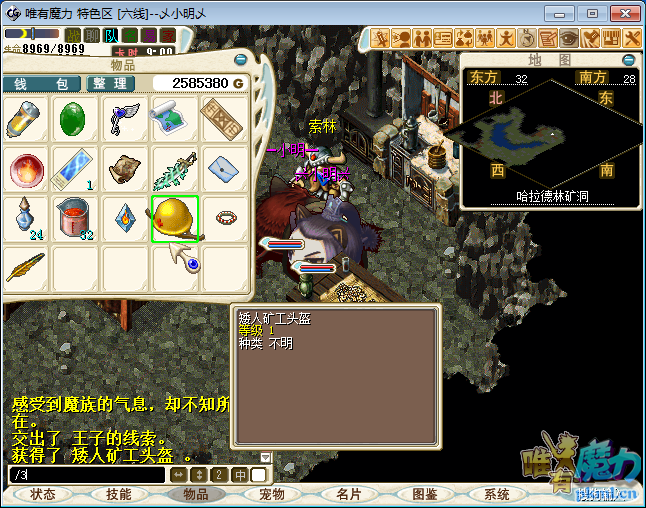The width and height of the screenshot is (646, 508).
Task: Open the 系统 system tab
Action: [497, 495]
